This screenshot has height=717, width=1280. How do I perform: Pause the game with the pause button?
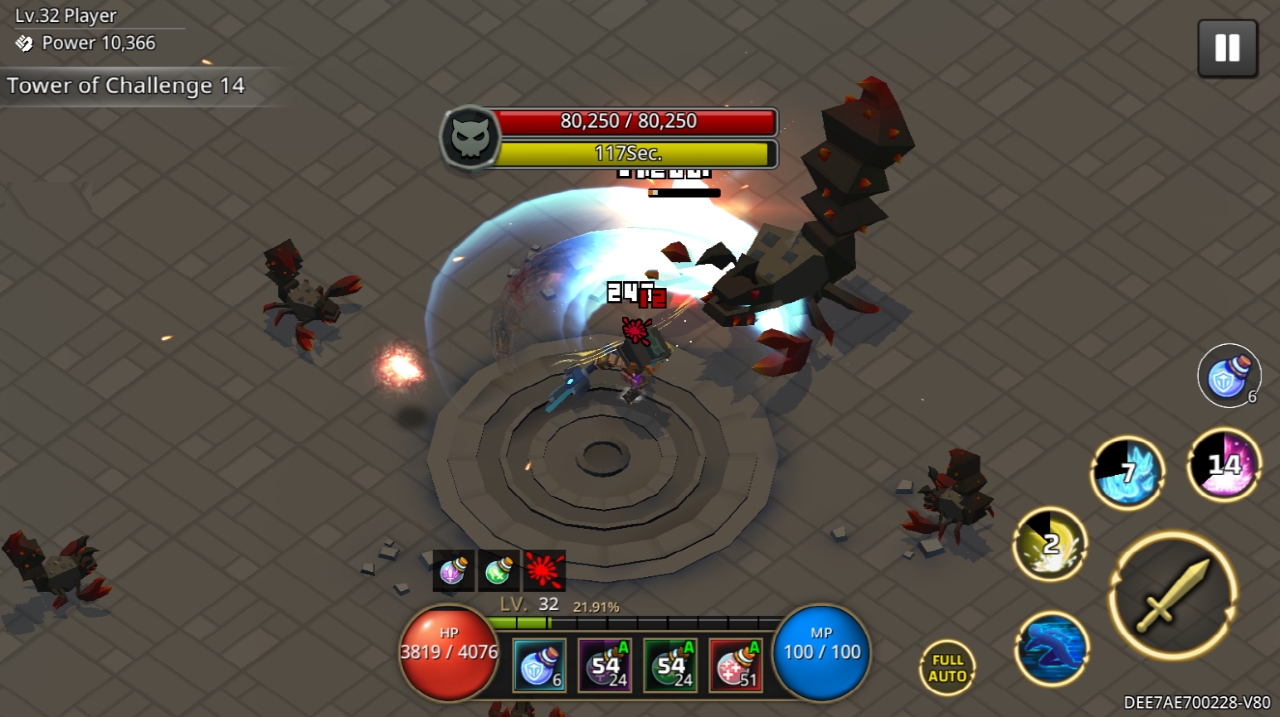point(1227,48)
